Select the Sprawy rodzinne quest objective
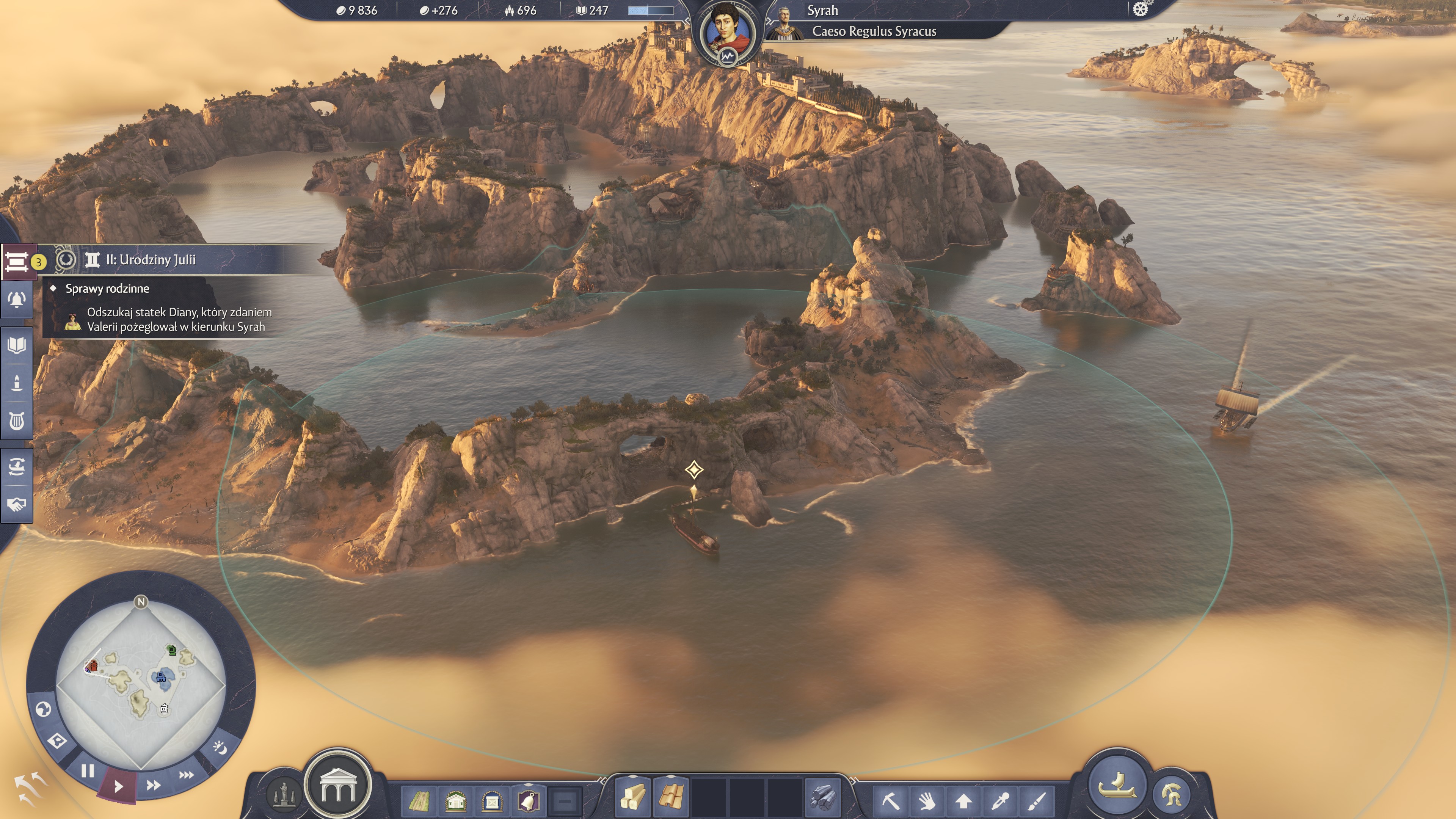1456x819 pixels. coord(107,289)
